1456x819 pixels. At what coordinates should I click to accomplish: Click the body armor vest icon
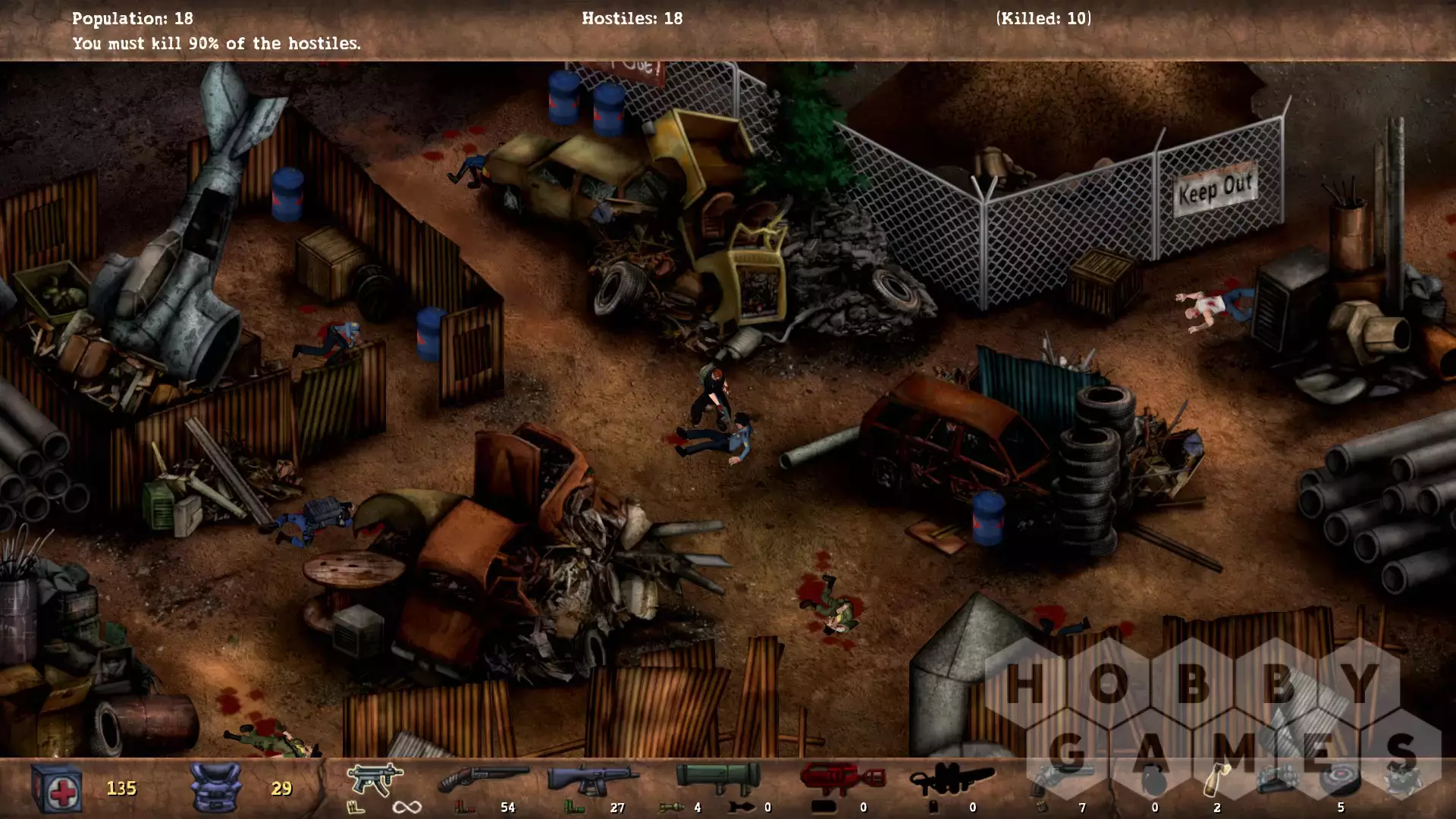[x=215, y=789]
